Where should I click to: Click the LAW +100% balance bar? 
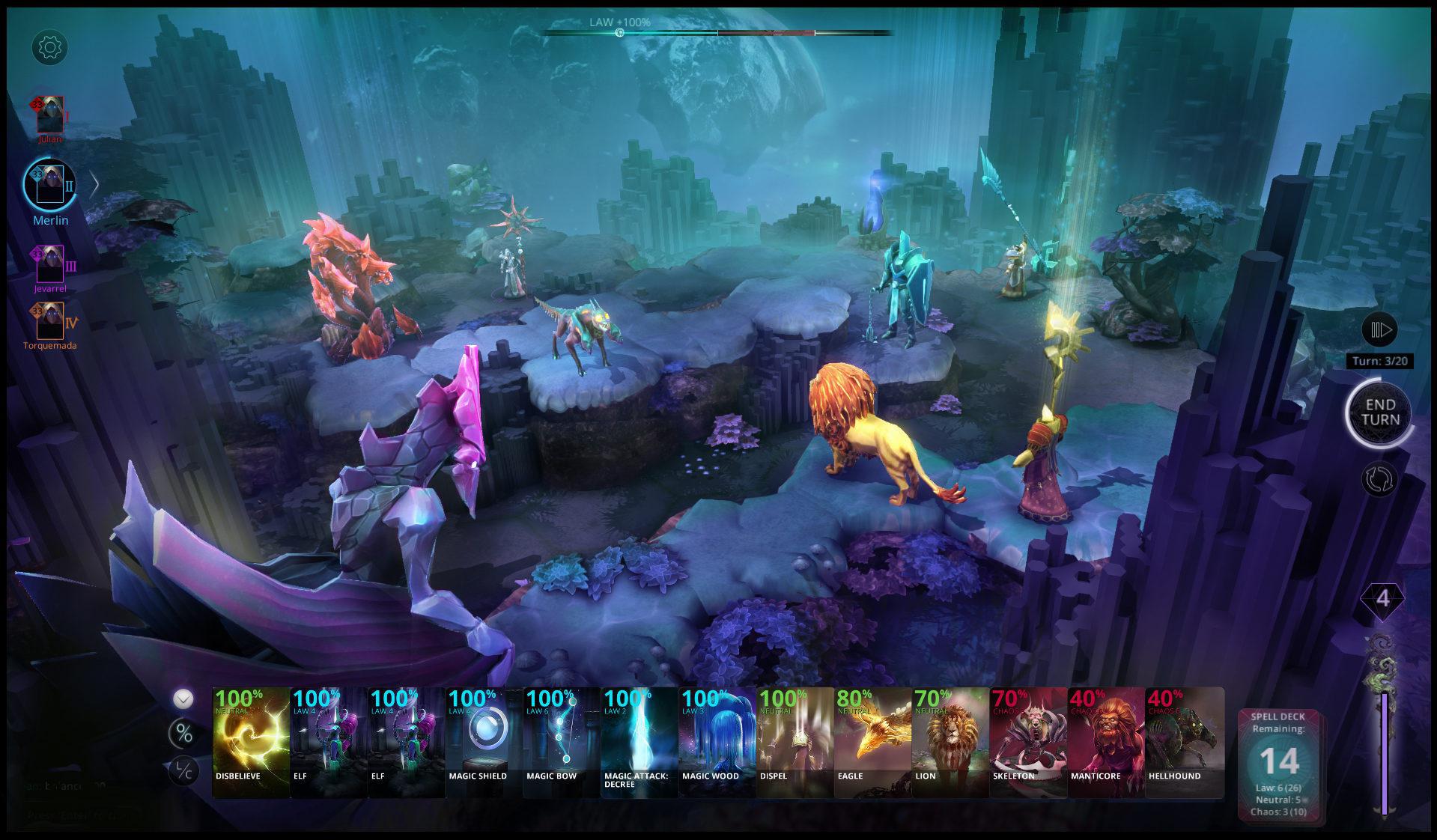[619, 31]
